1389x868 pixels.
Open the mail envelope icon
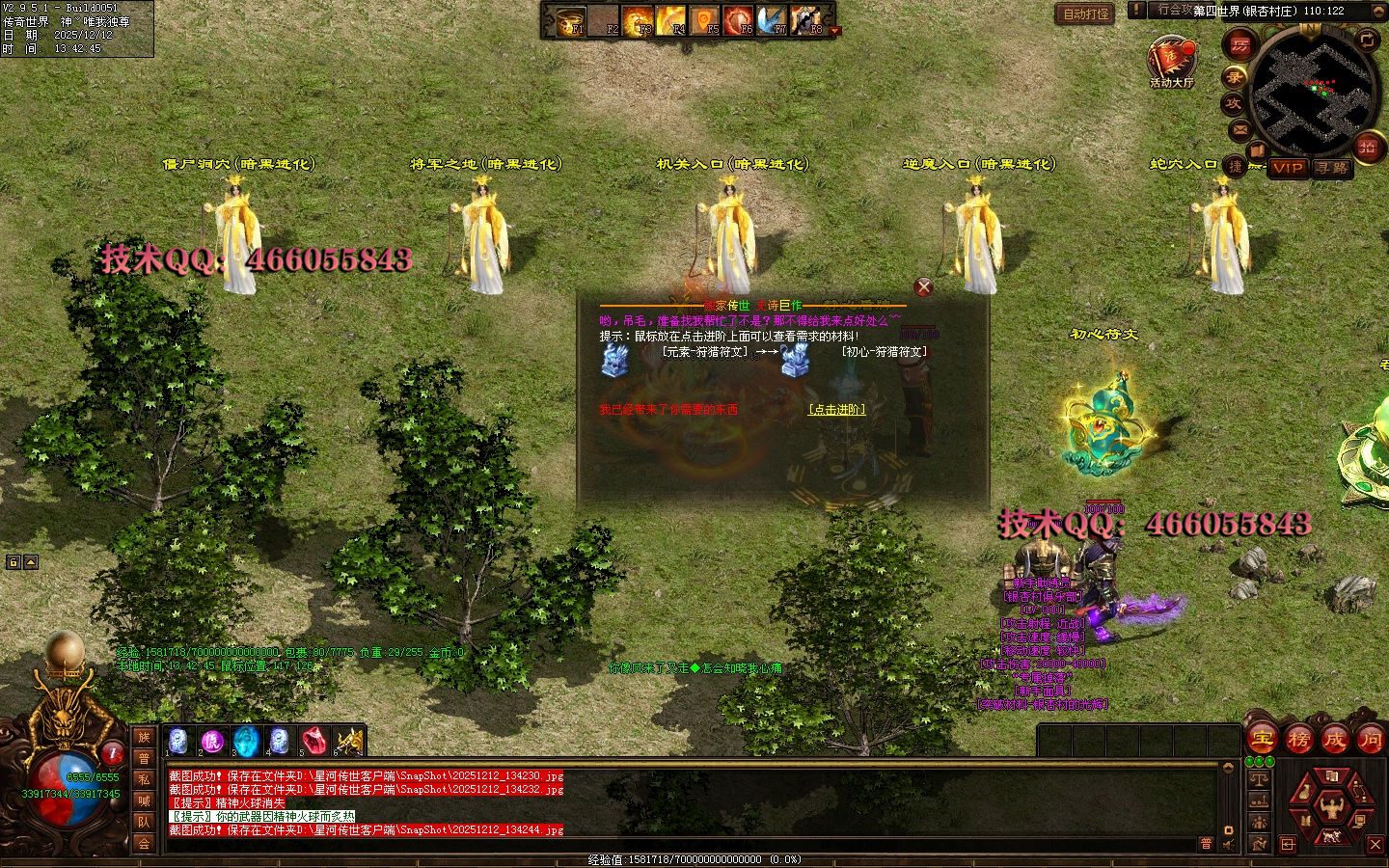click(1240, 129)
